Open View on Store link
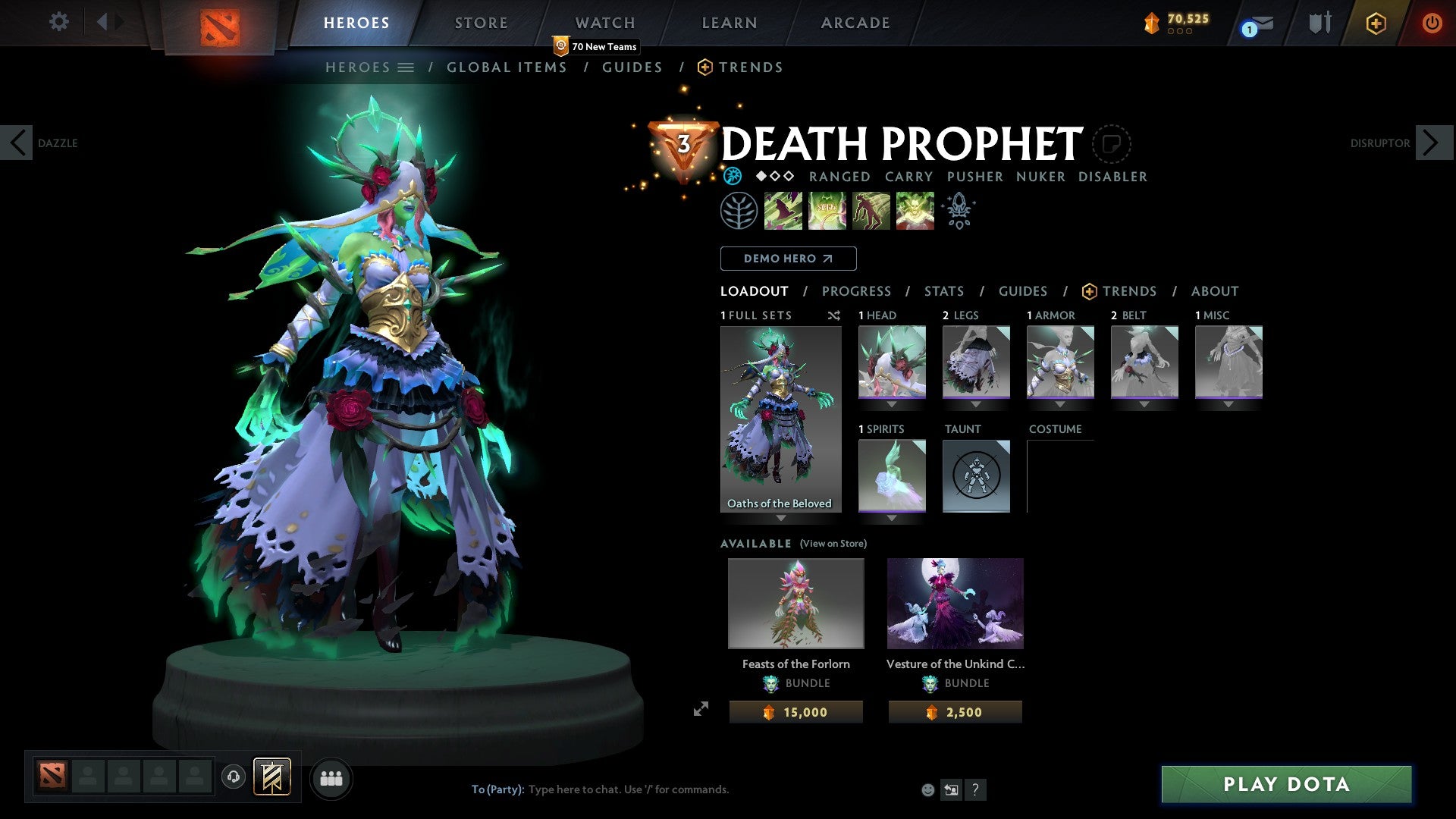 click(x=834, y=544)
